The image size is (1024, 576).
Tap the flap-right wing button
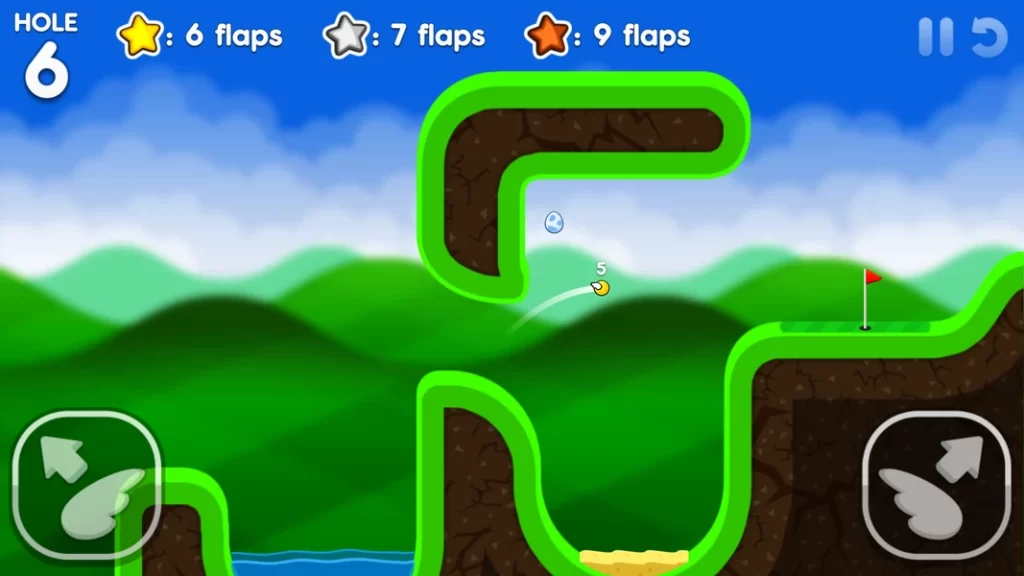click(x=936, y=484)
